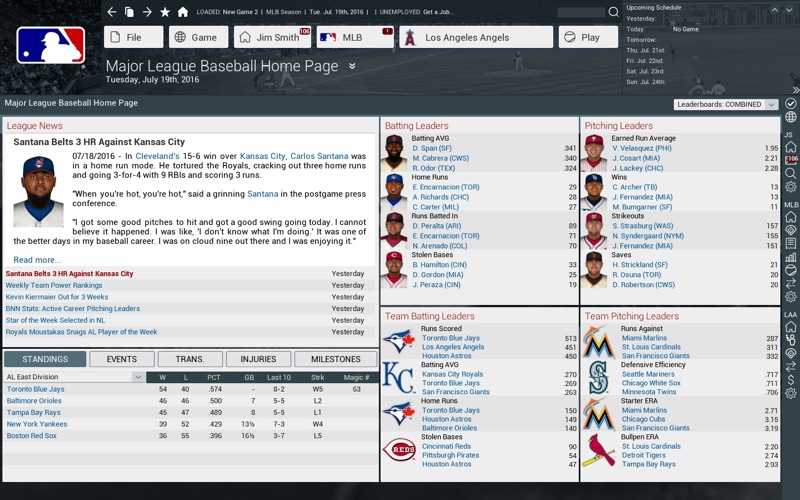Screen dimensions: 800x500
Task: Switch to the TRANS. tab
Action: (x=190, y=359)
